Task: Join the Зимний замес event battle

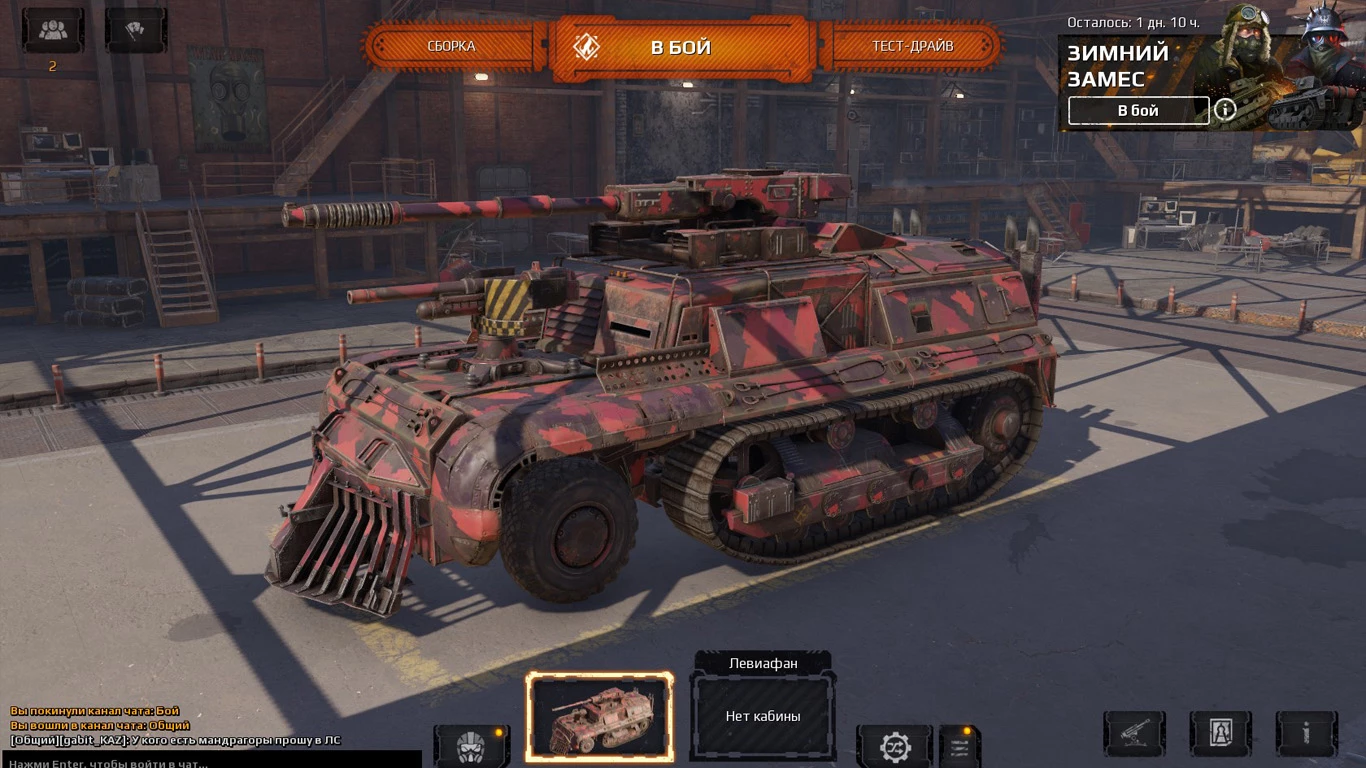Action: [x=1138, y=111]
